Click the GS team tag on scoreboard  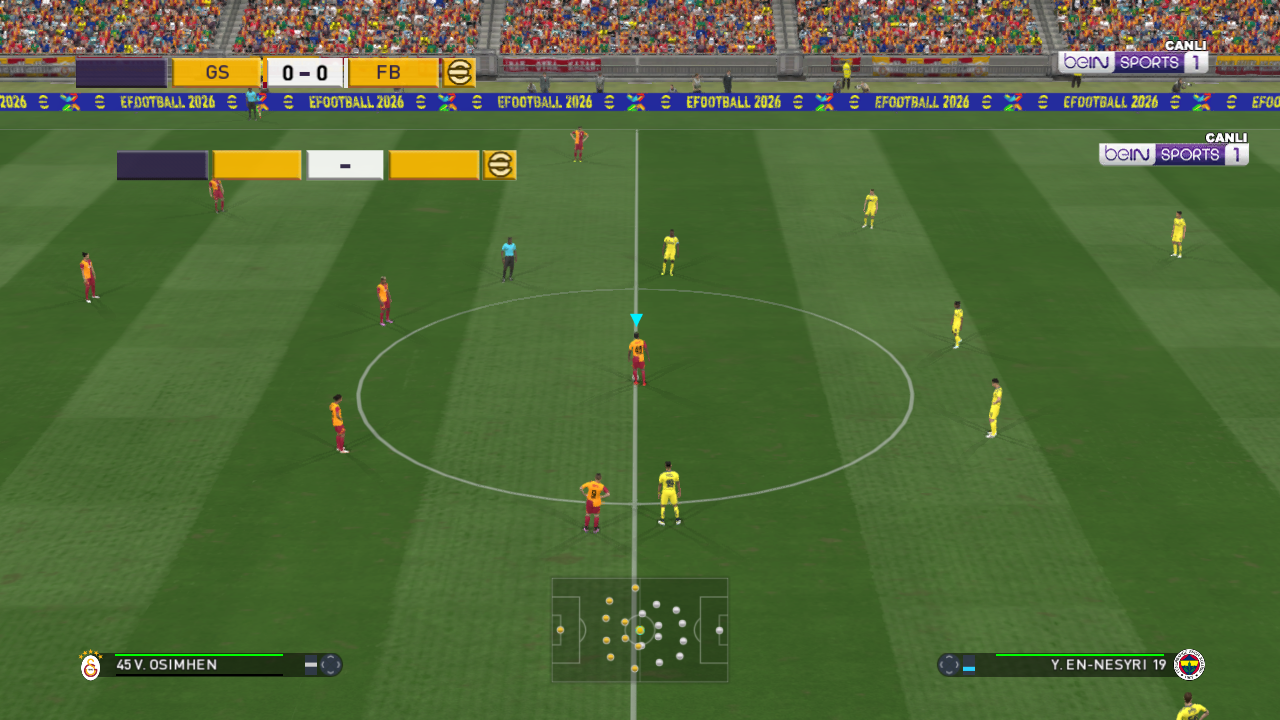tap(217, 73)
